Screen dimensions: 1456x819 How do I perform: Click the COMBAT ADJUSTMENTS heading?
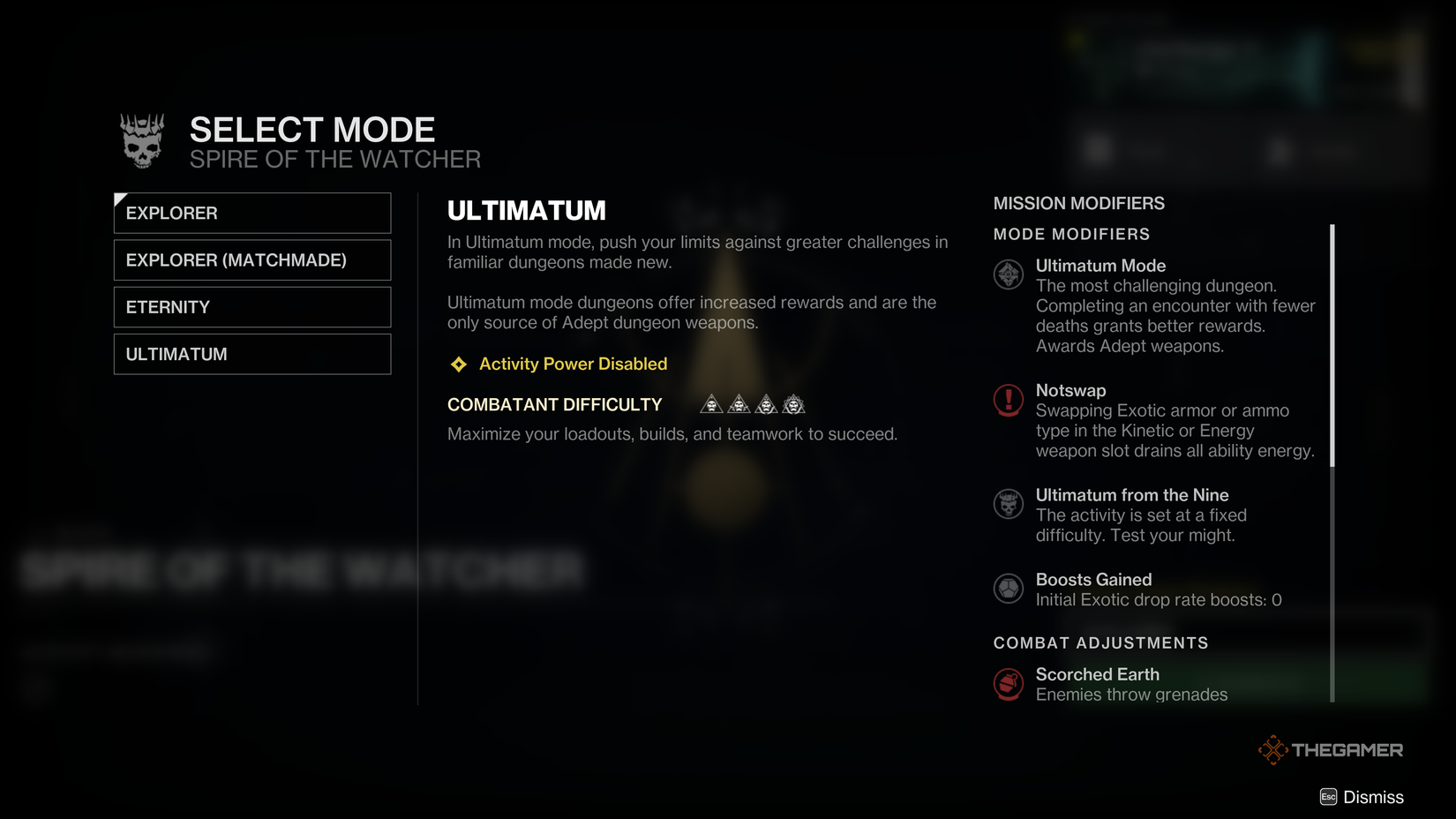1100,642
